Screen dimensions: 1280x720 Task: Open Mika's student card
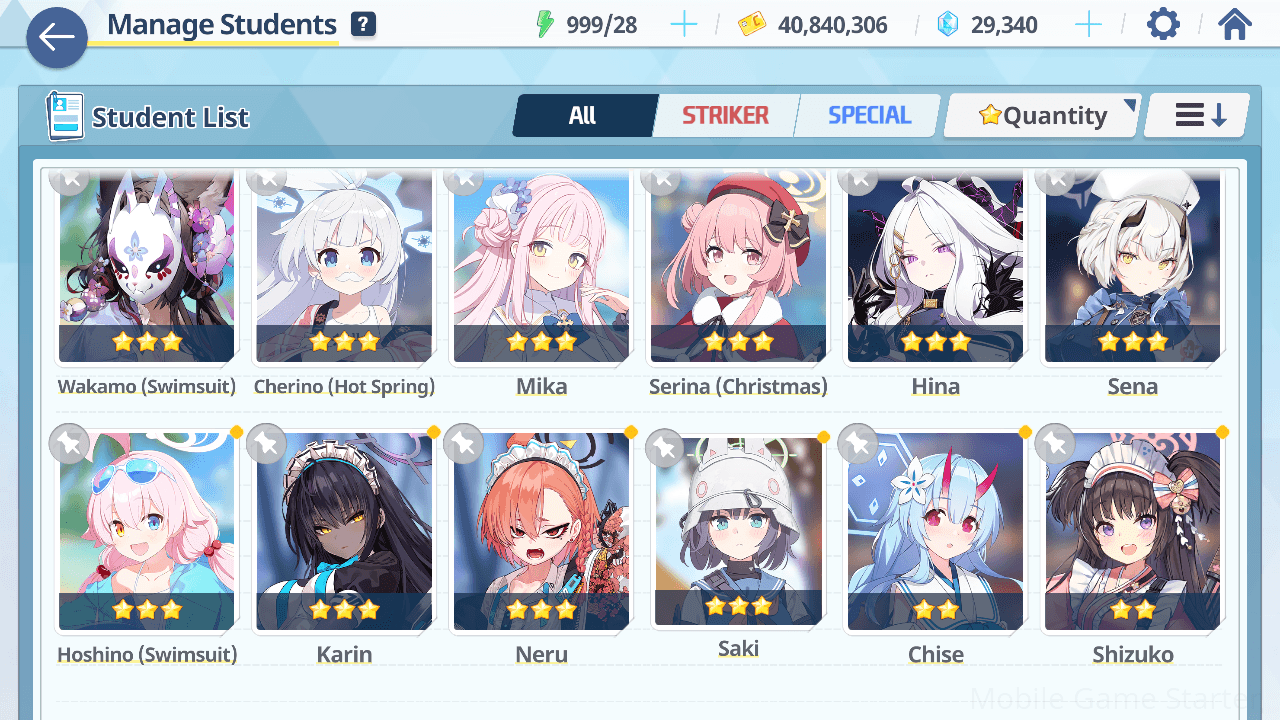pos(541,268)
